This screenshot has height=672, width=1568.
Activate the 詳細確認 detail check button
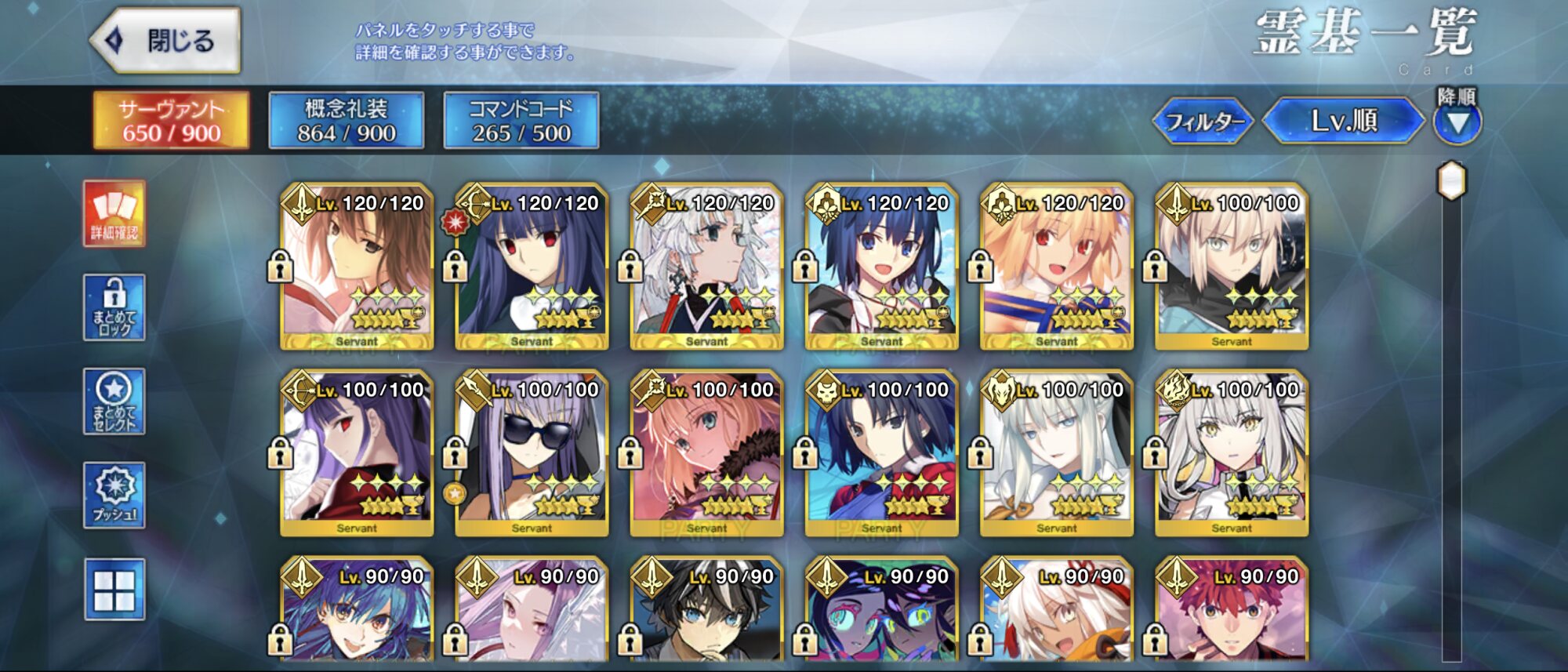pos(114,213)
